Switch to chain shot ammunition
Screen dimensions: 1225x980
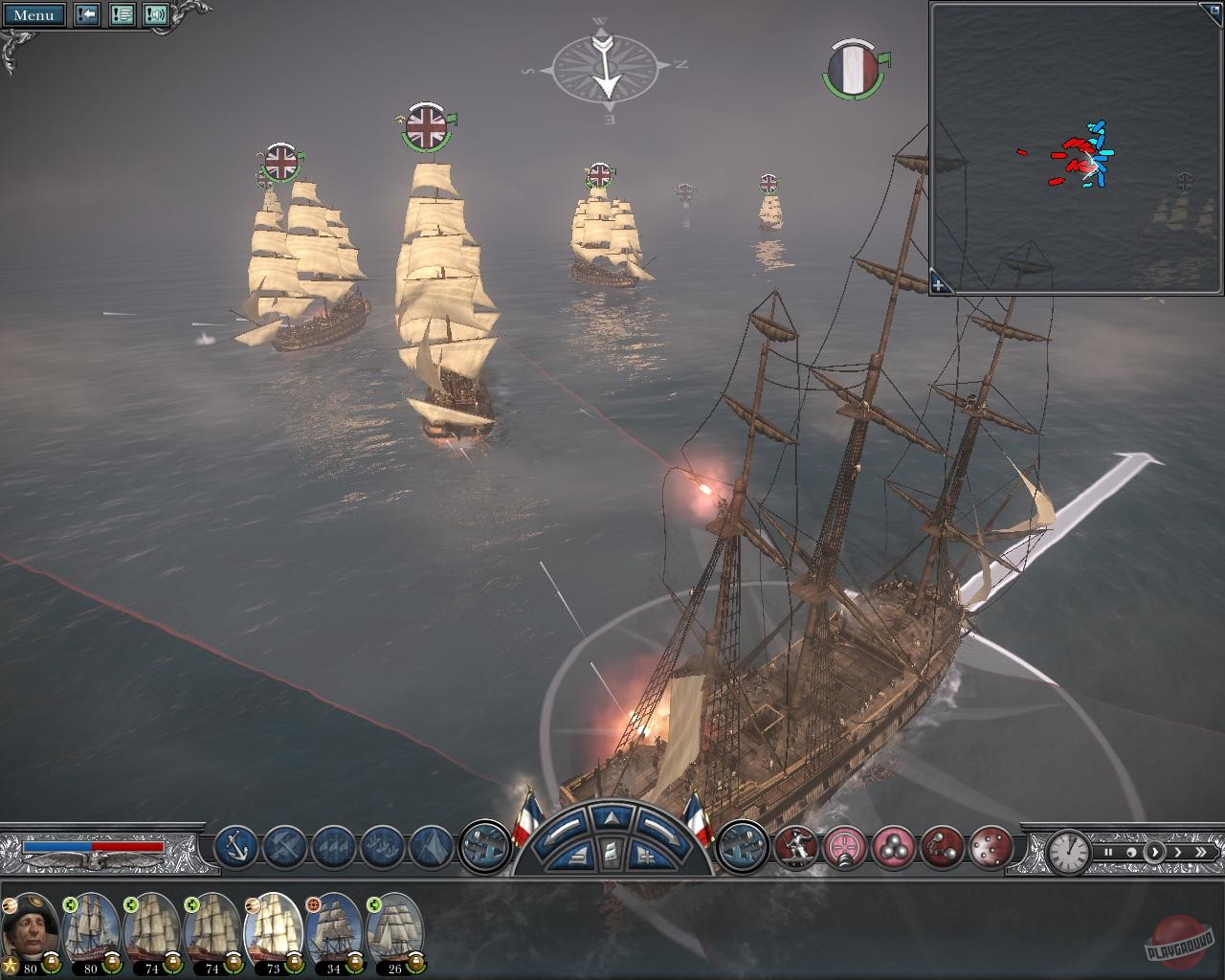944,848
